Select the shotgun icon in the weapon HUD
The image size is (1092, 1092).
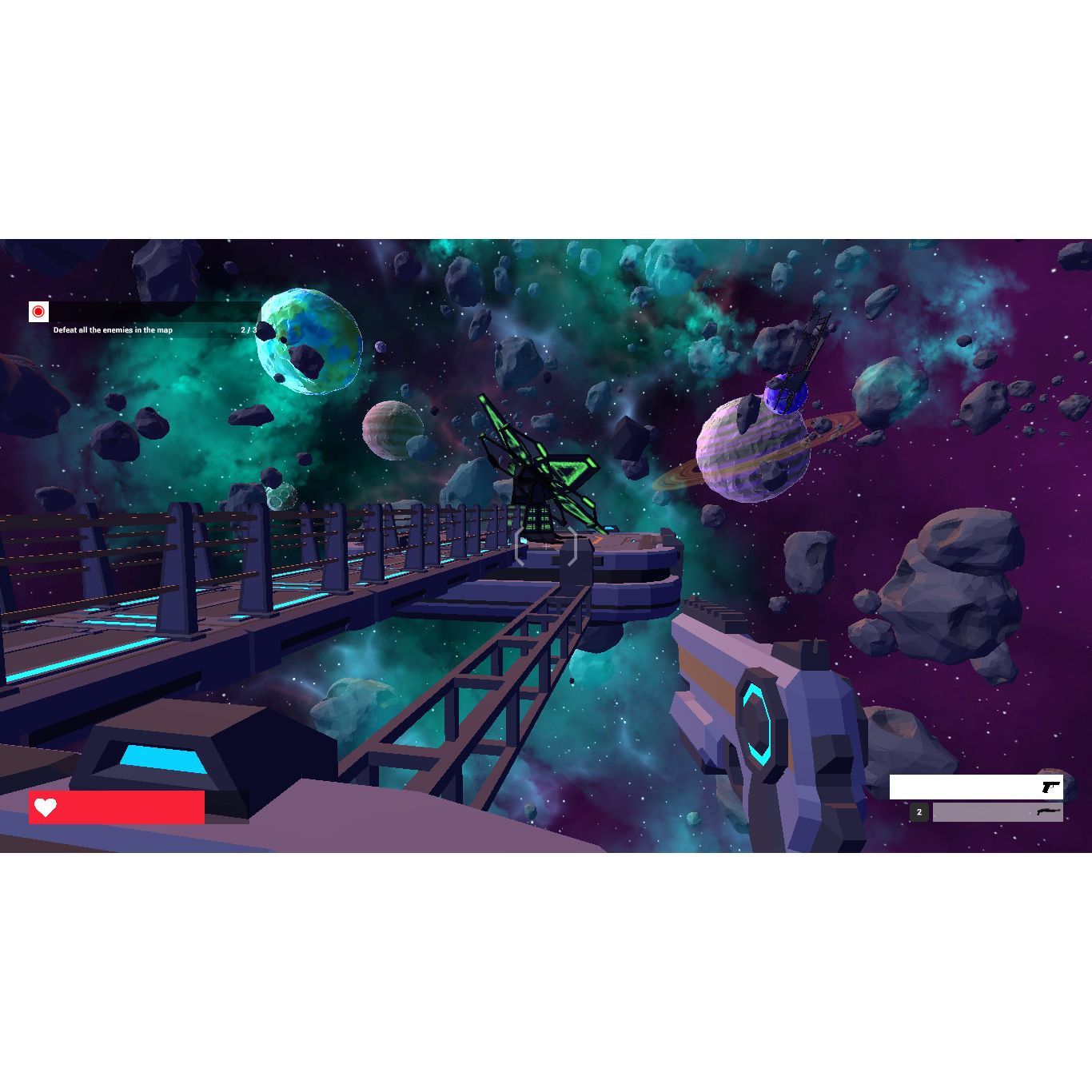pos(1048,812)
